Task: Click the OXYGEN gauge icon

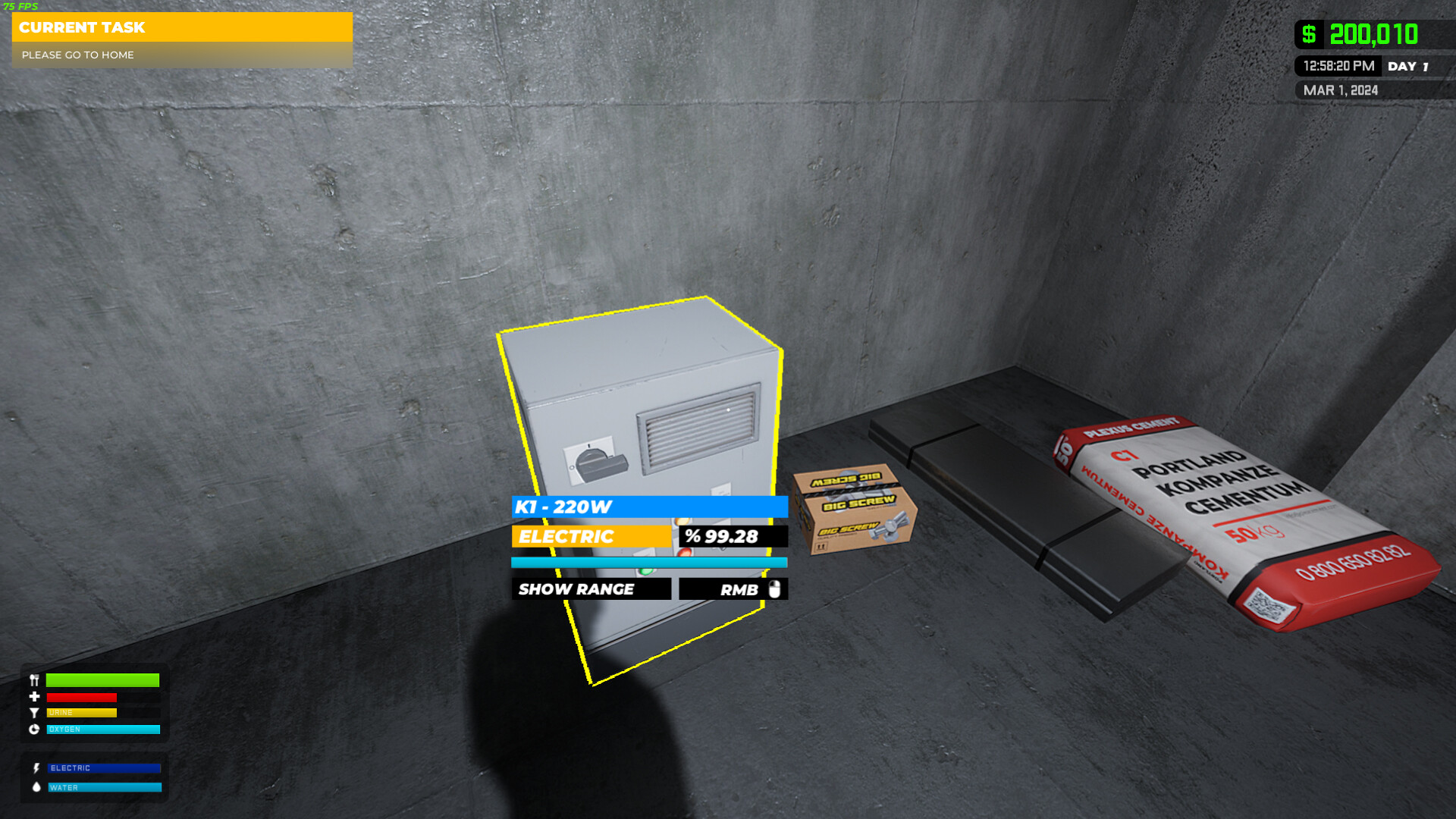Action: click(x=33, y=729)
